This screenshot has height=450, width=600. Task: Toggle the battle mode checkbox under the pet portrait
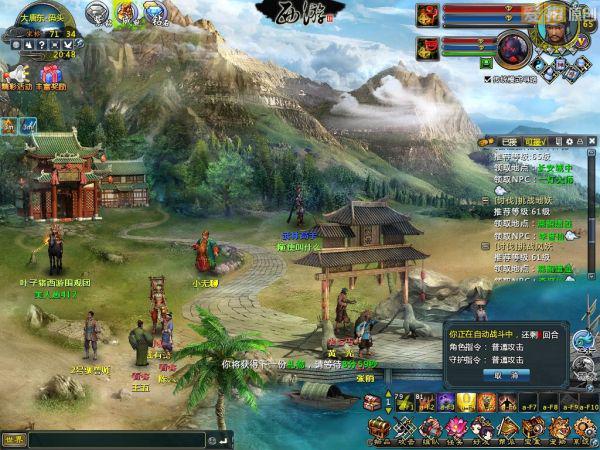487,78
